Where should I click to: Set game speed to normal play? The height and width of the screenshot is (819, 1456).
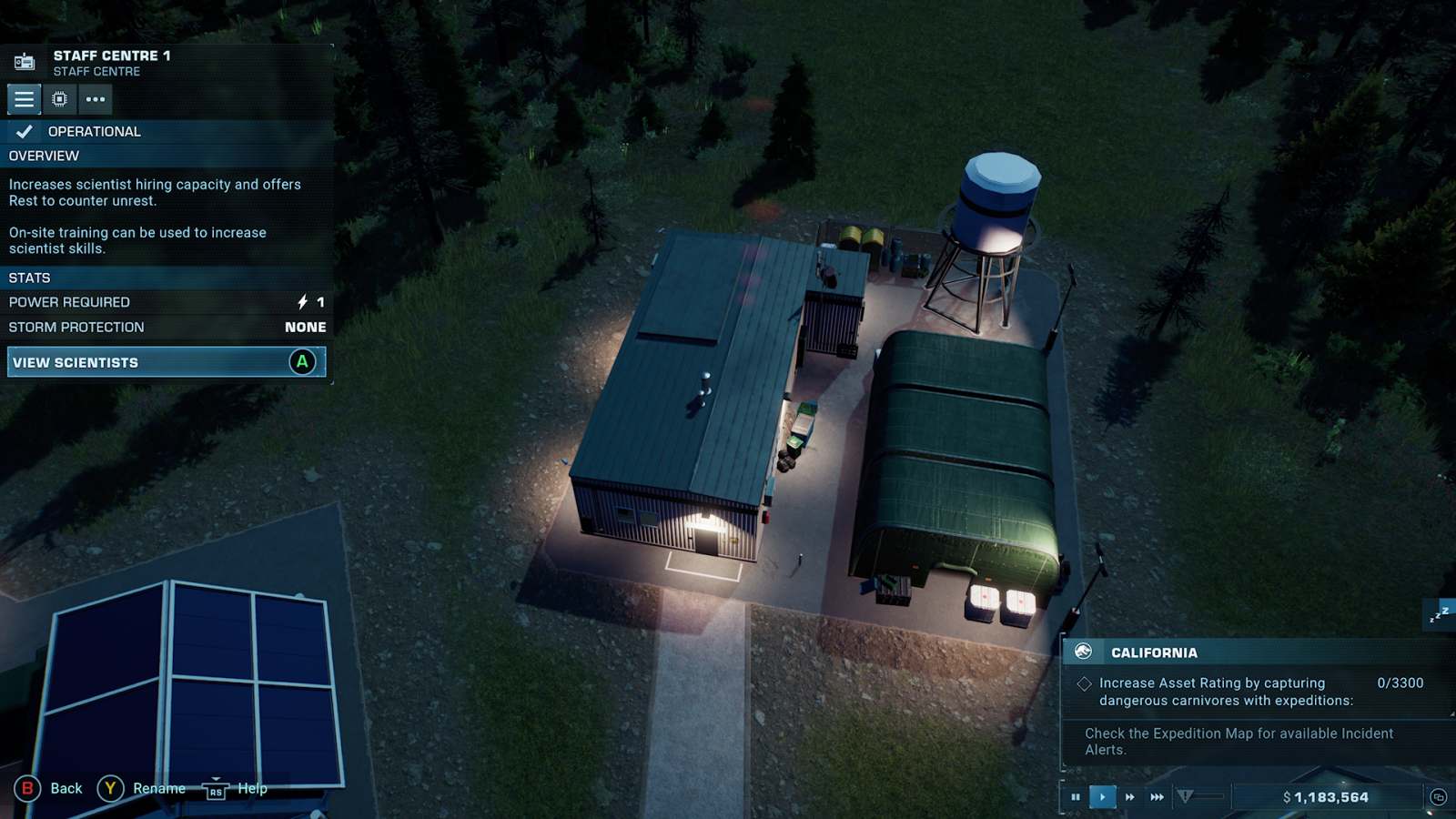pos(1103,797)
